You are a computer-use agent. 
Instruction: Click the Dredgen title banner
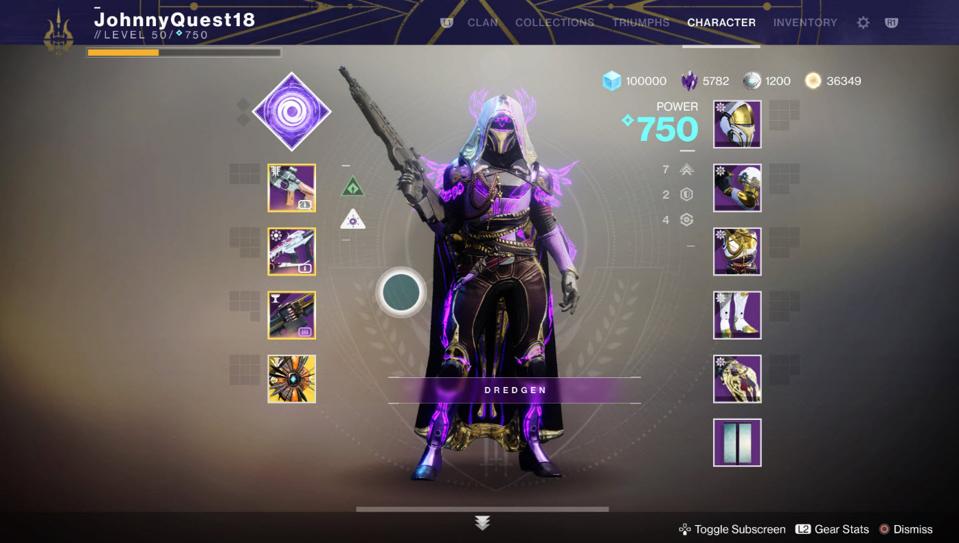[515, 390]
